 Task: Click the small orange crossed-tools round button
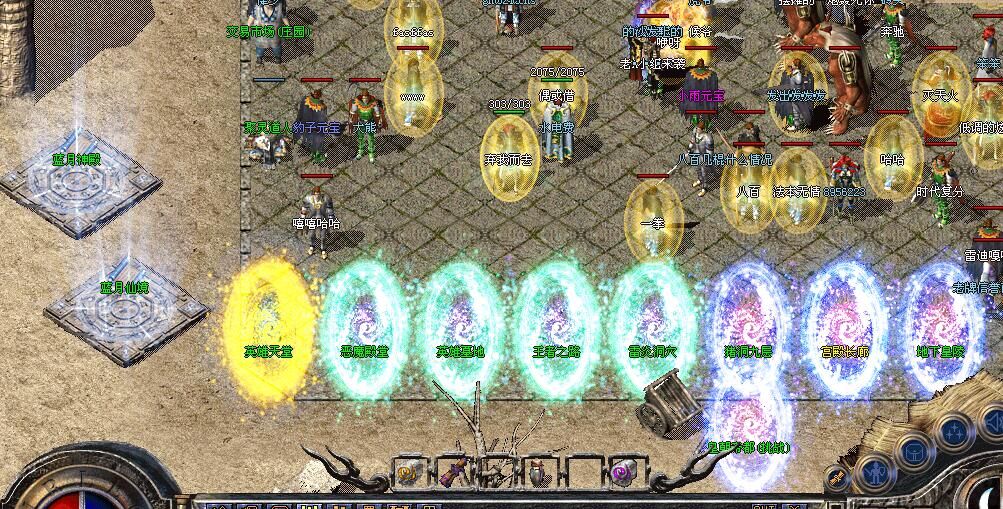pyautogui.click(x=838, y=479)
